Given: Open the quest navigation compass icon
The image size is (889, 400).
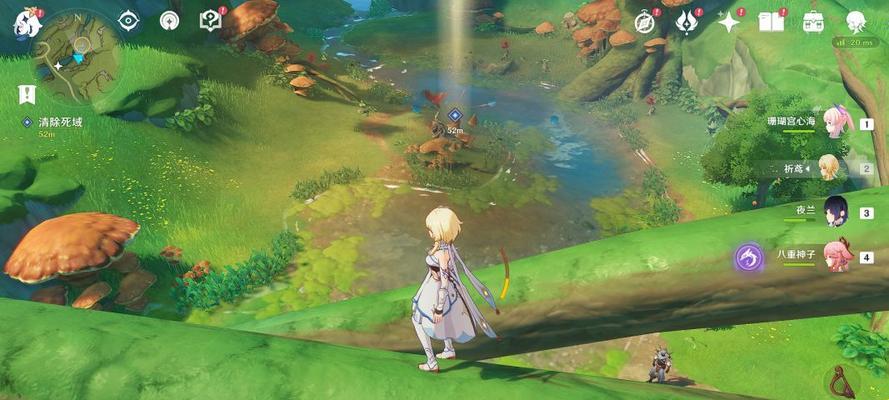Looking at the screenshot, I should [169, 20].
